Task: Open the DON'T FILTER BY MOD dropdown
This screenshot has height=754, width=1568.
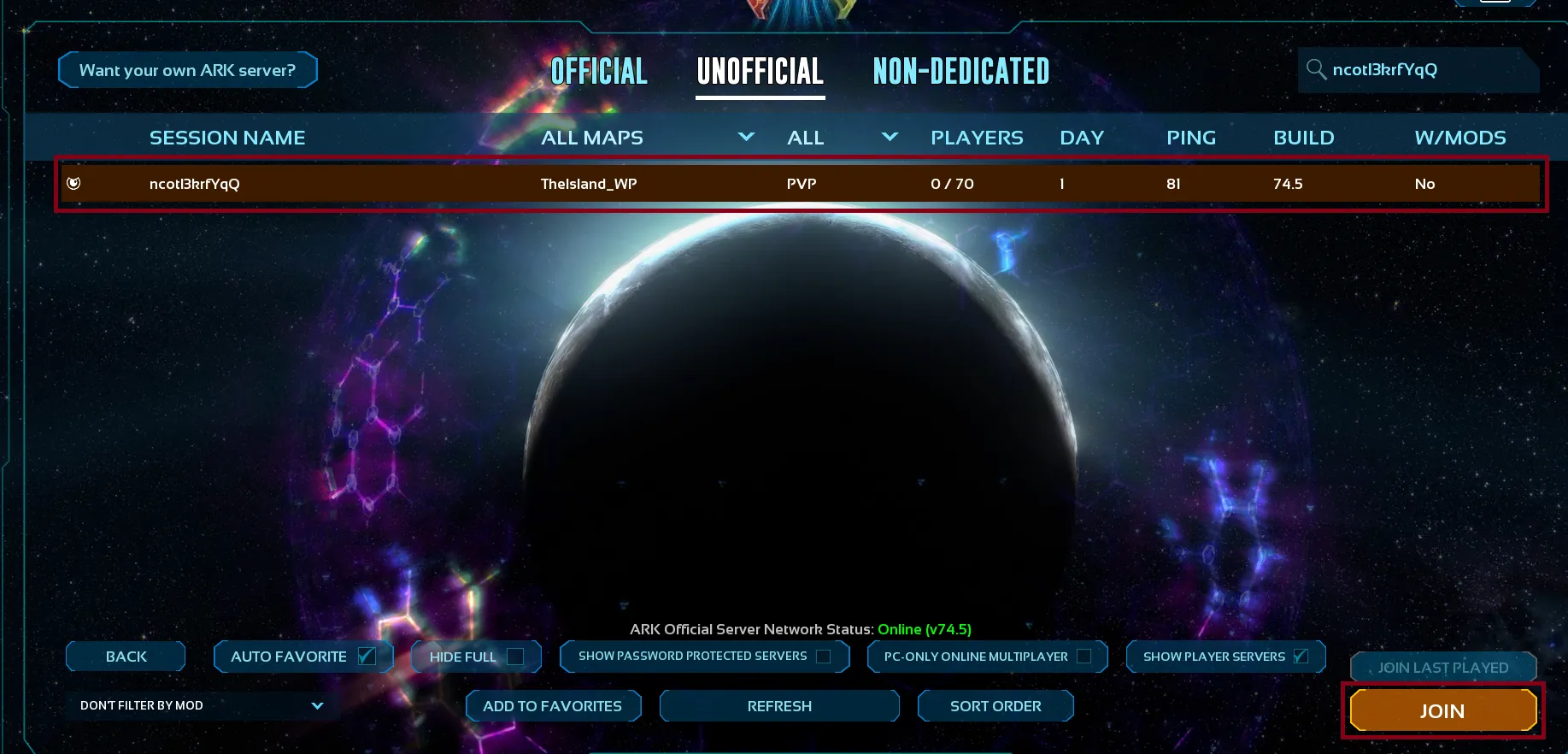Action: (x=199, y=705)
